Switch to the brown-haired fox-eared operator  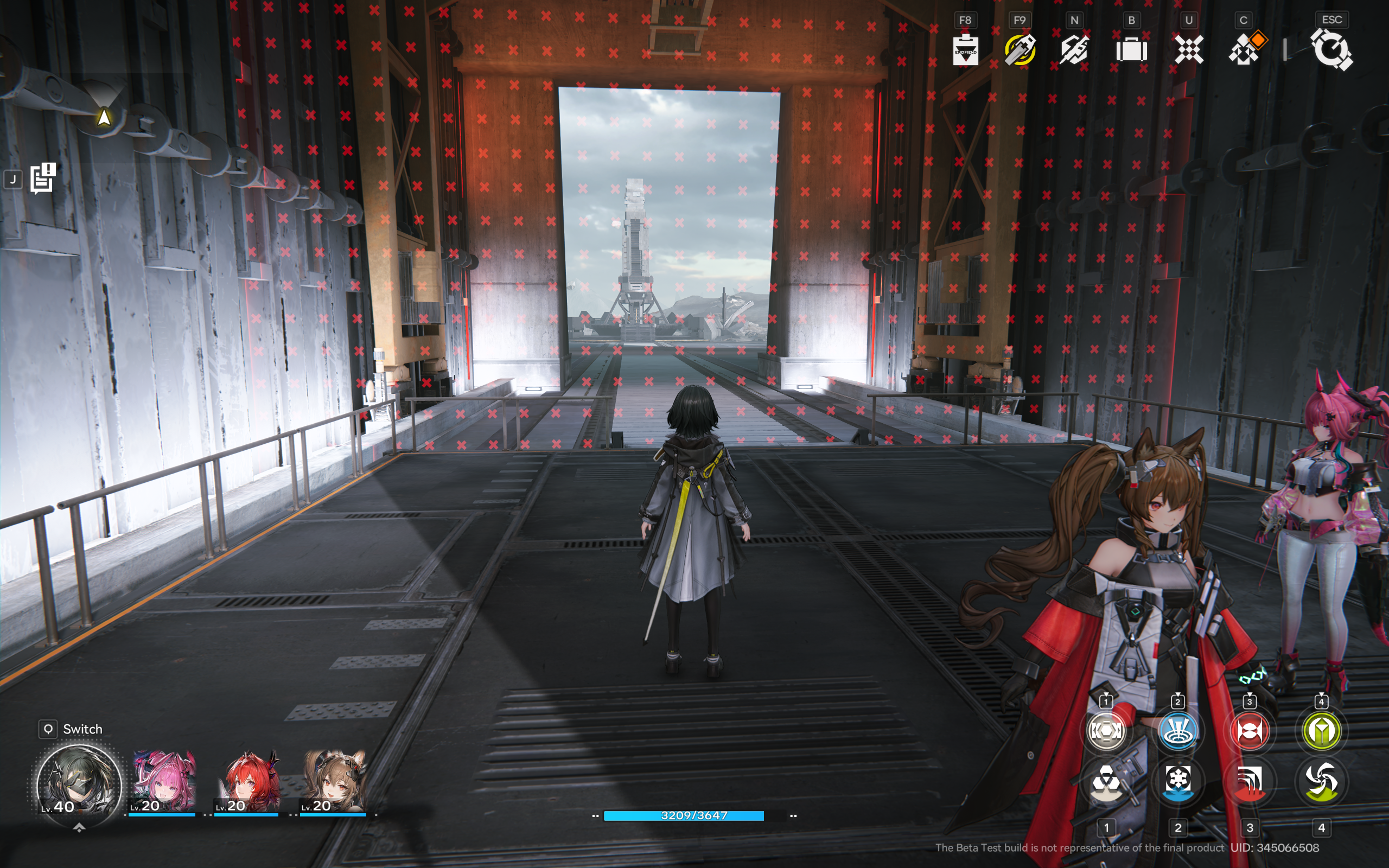[x=334, y=782]
